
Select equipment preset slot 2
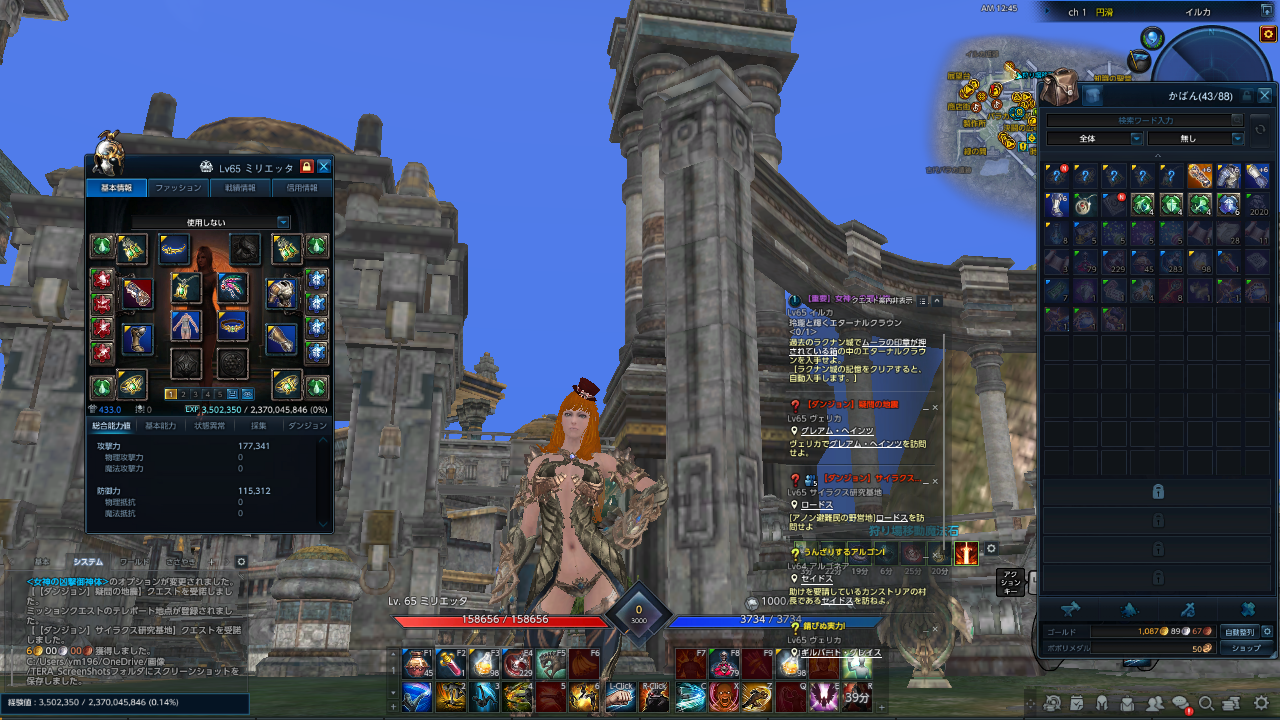coord(183,393)
